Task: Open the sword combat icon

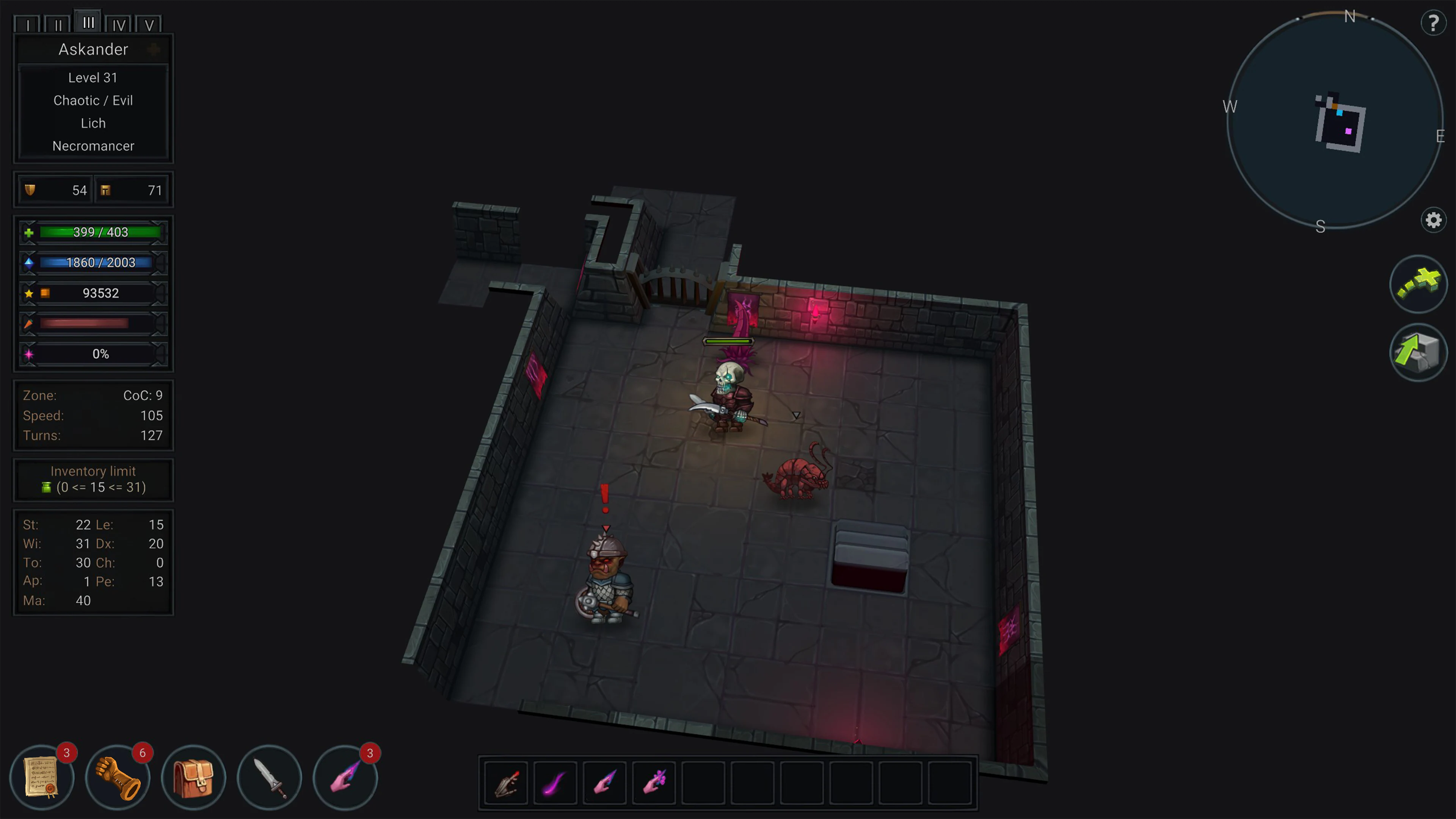Action: click(x=270, y=777)
